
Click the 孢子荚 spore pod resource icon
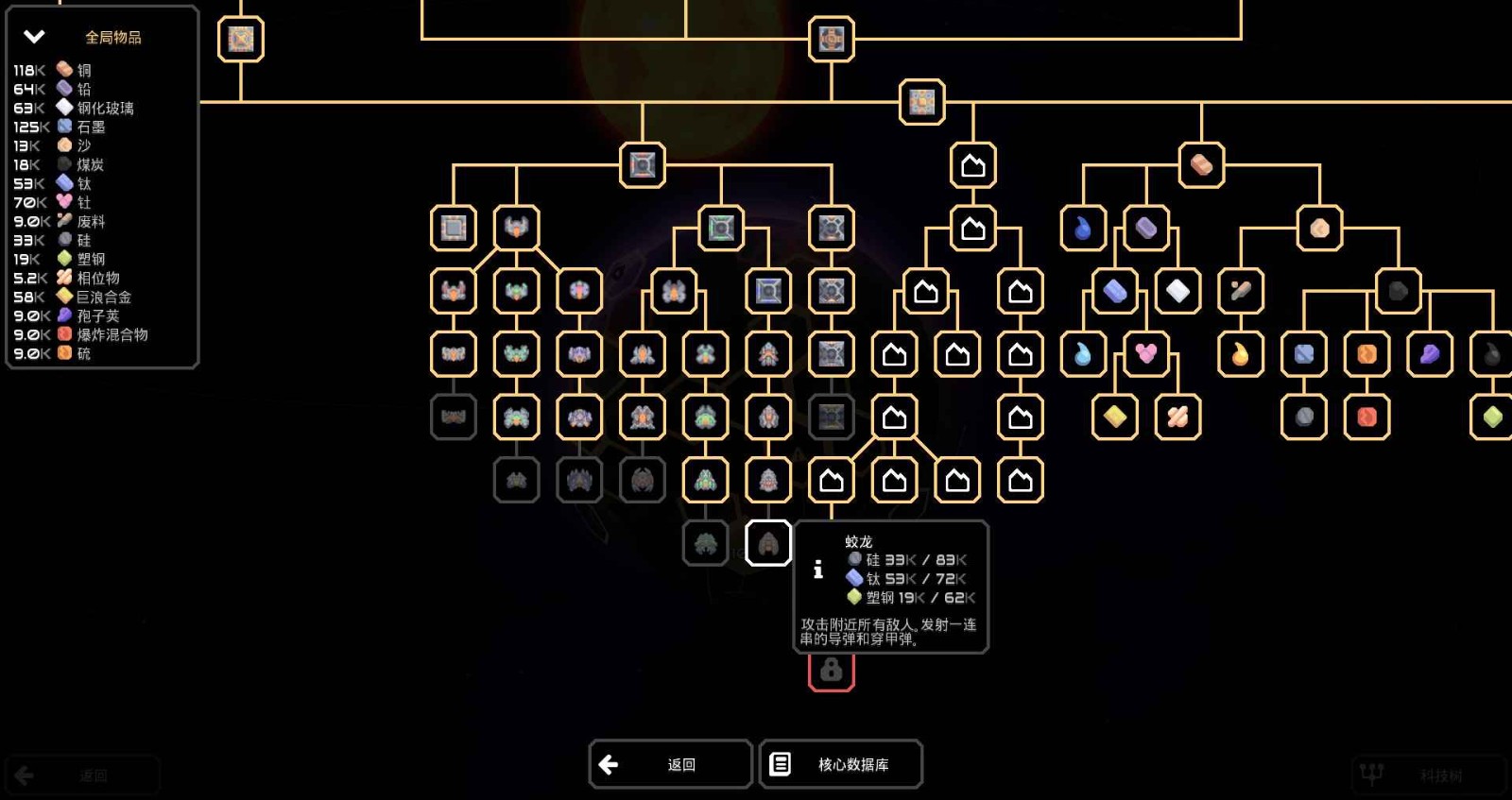62,315
